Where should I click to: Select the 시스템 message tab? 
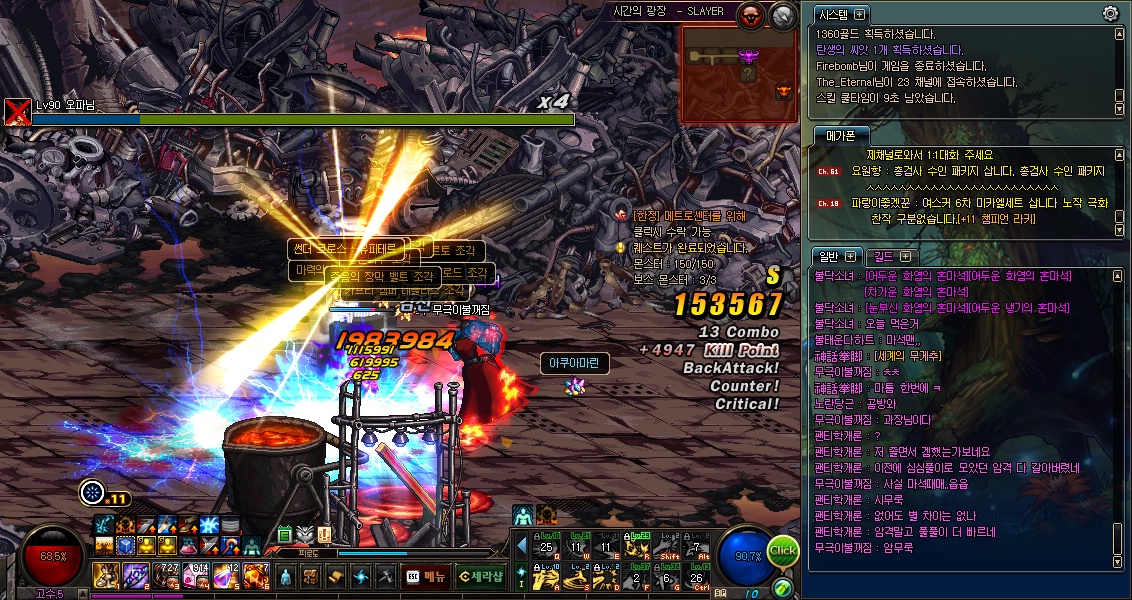[x=832, y=14]
